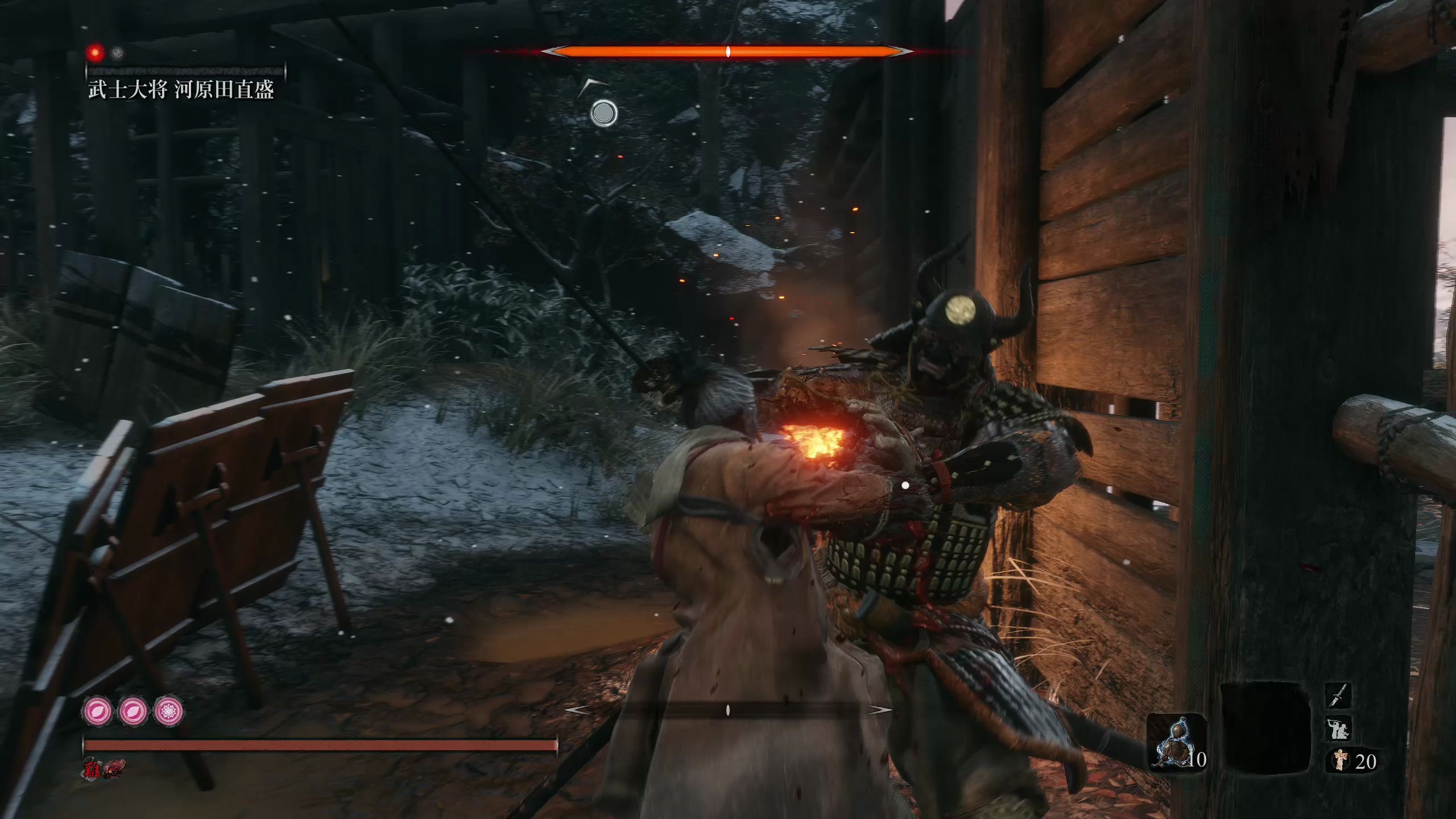Screen dimensions: 1456x819
Task: Select the Healing Gourd quick item slot
Action: pos(1175,742)
